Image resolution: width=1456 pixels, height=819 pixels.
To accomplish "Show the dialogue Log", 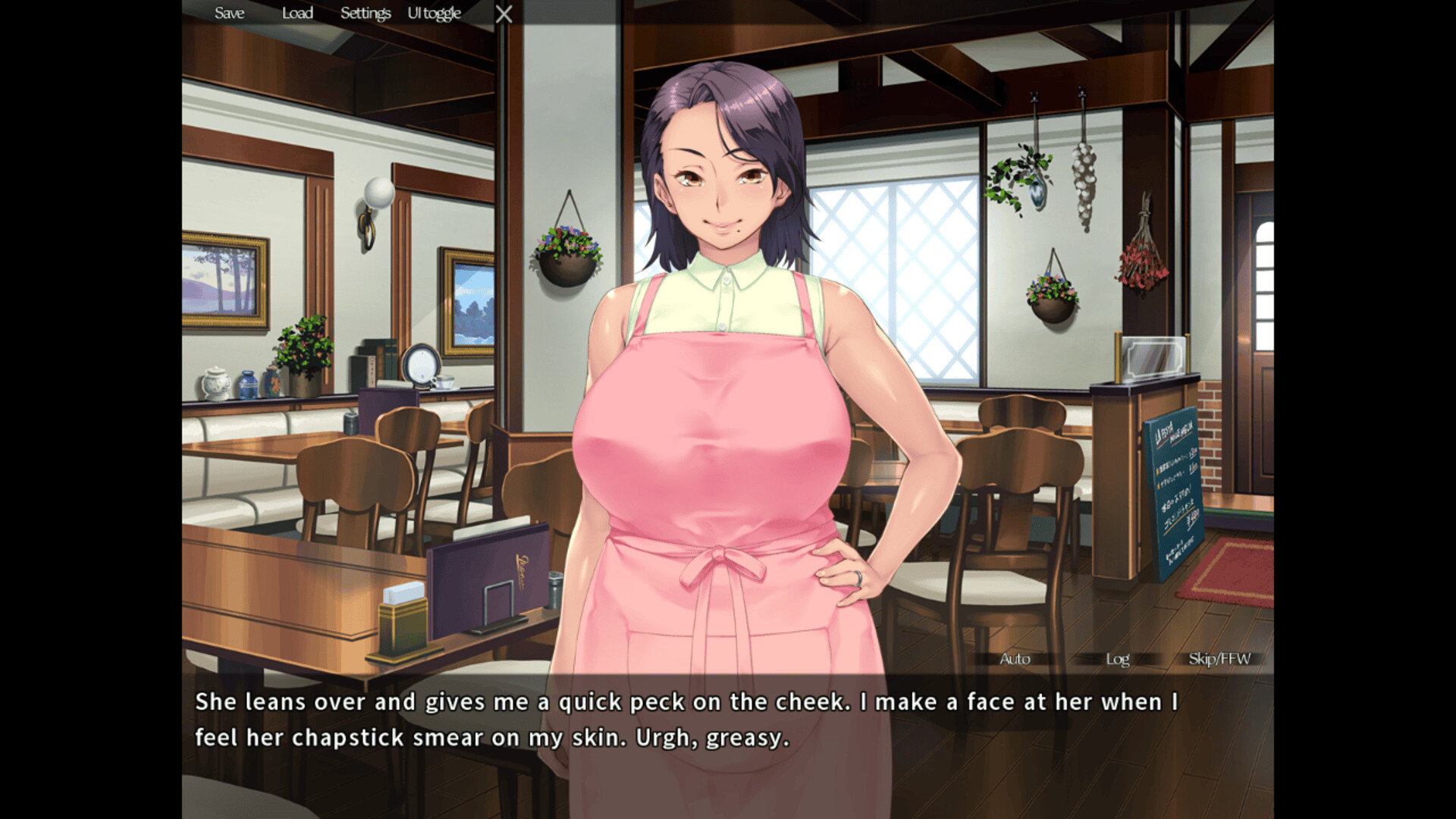I will [1117, 658].
